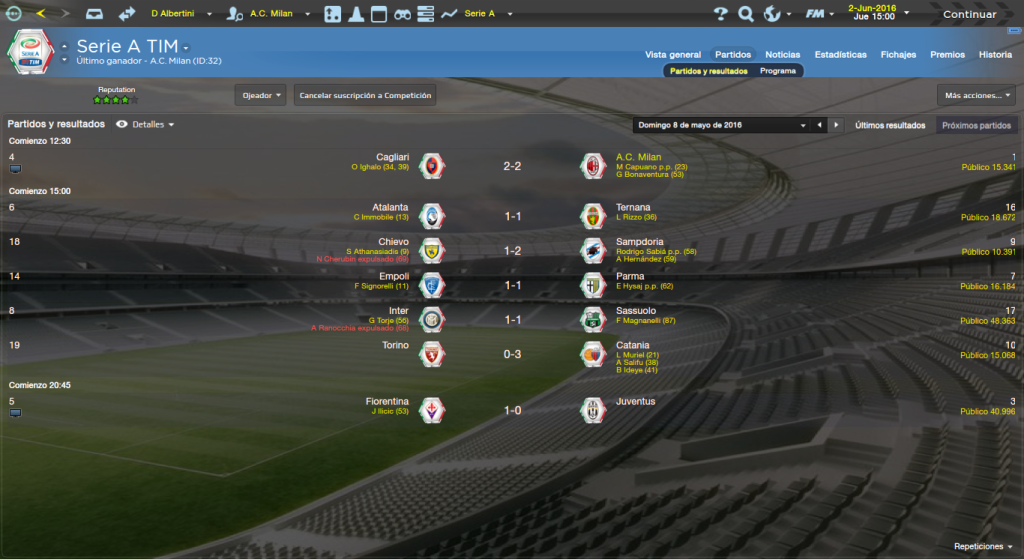
Task: Show Últimos resultados
Action: tap(890, 125)
